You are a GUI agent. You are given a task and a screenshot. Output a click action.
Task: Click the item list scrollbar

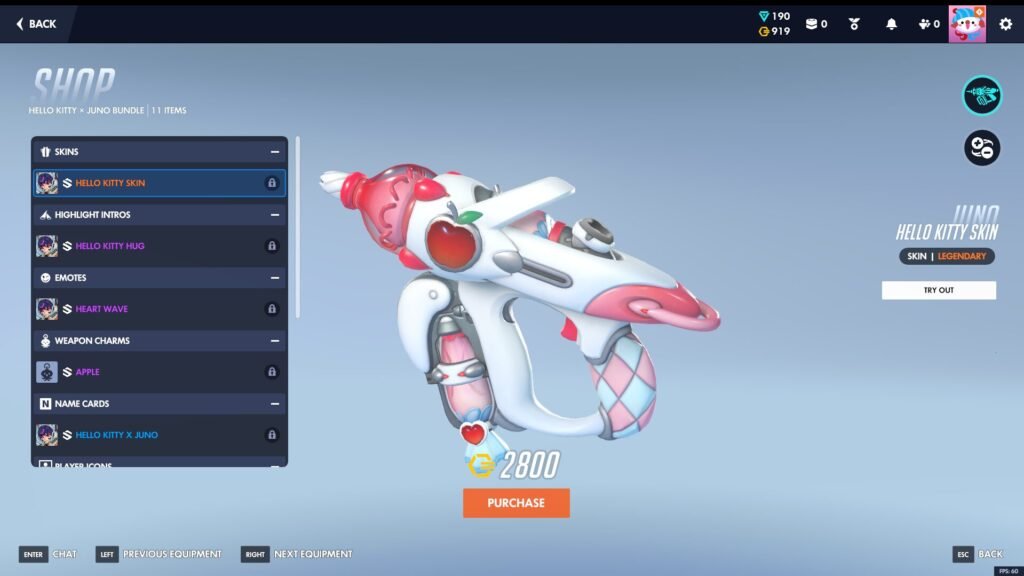(x=297, y=228)
